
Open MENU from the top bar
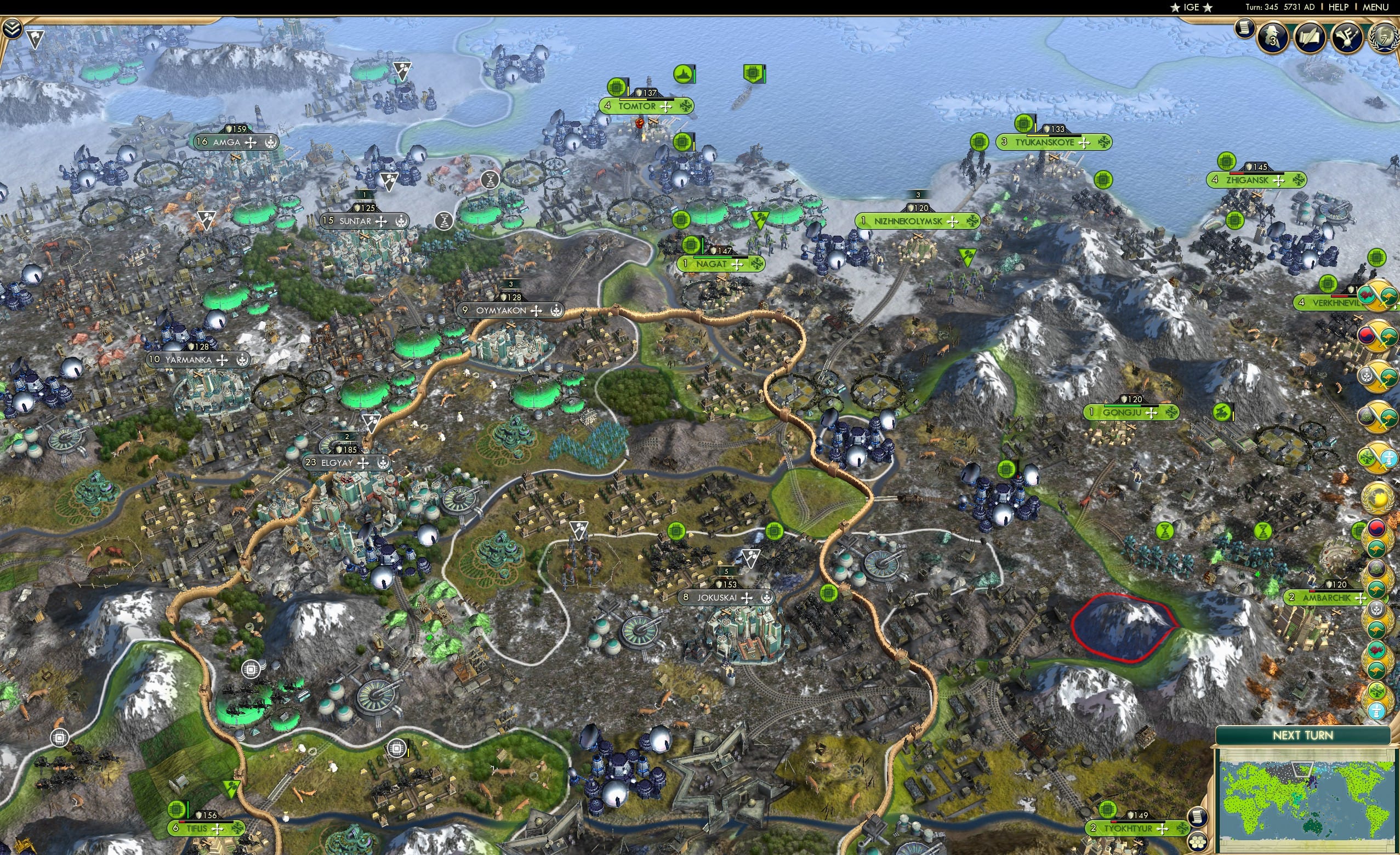(x=1375, y=7)
